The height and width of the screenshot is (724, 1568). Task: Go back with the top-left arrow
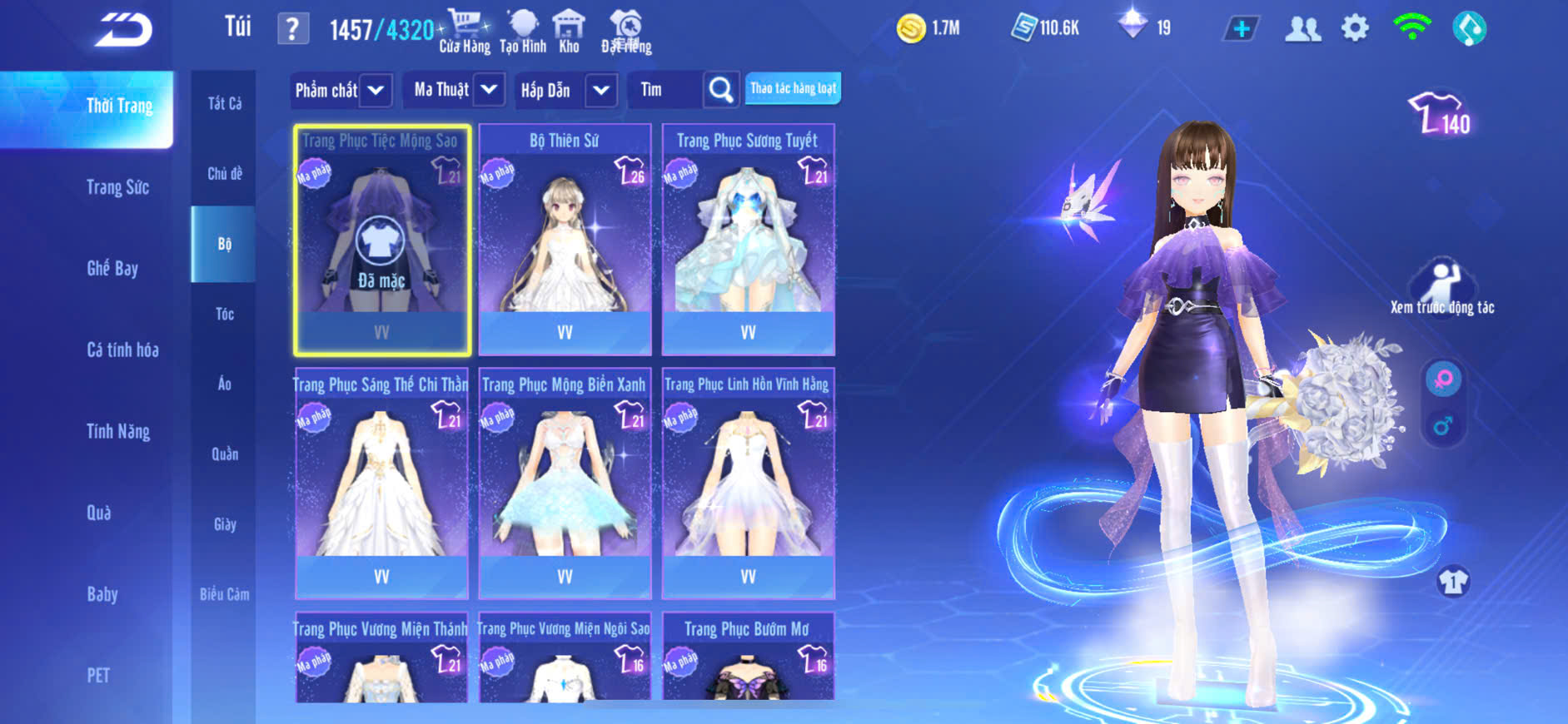(x=123, y=30)
